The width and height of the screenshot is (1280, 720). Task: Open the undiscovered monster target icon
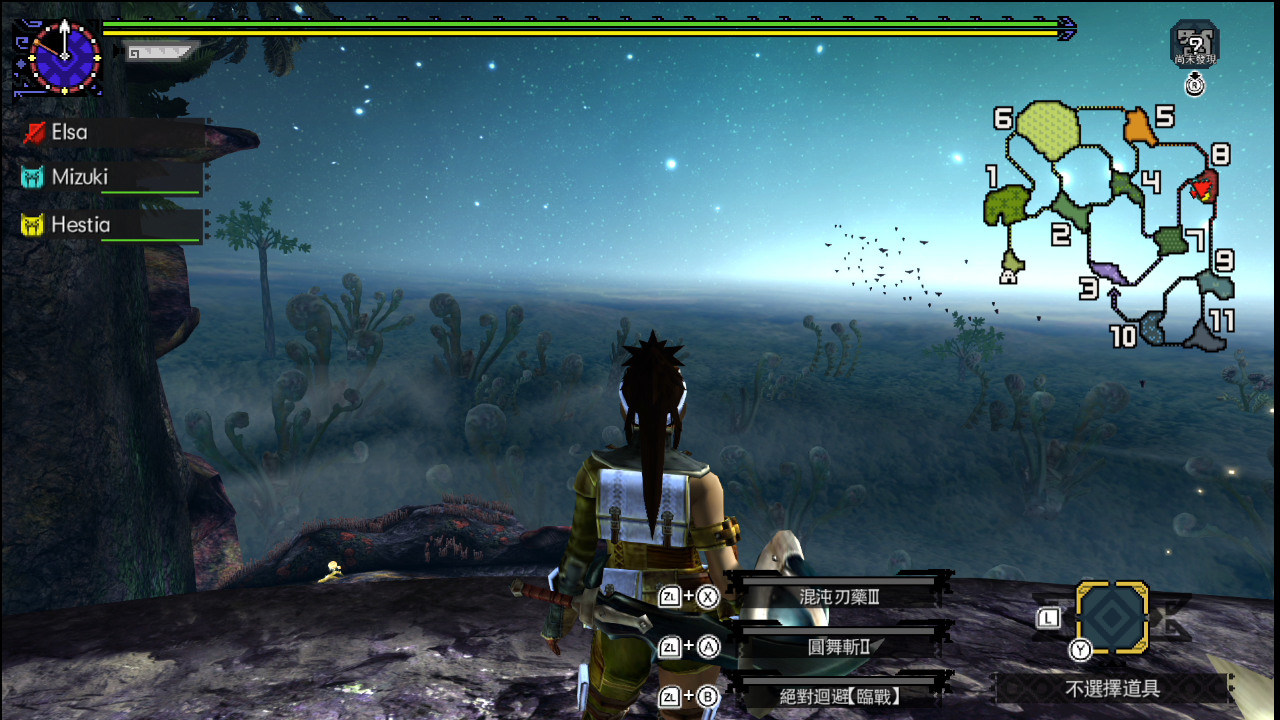coord(1195,44)
